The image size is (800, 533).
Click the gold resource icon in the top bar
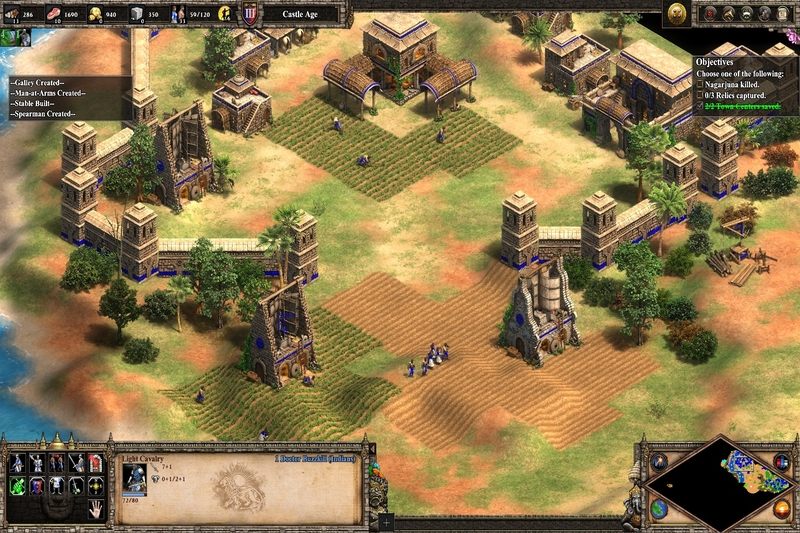pos(95,14)
